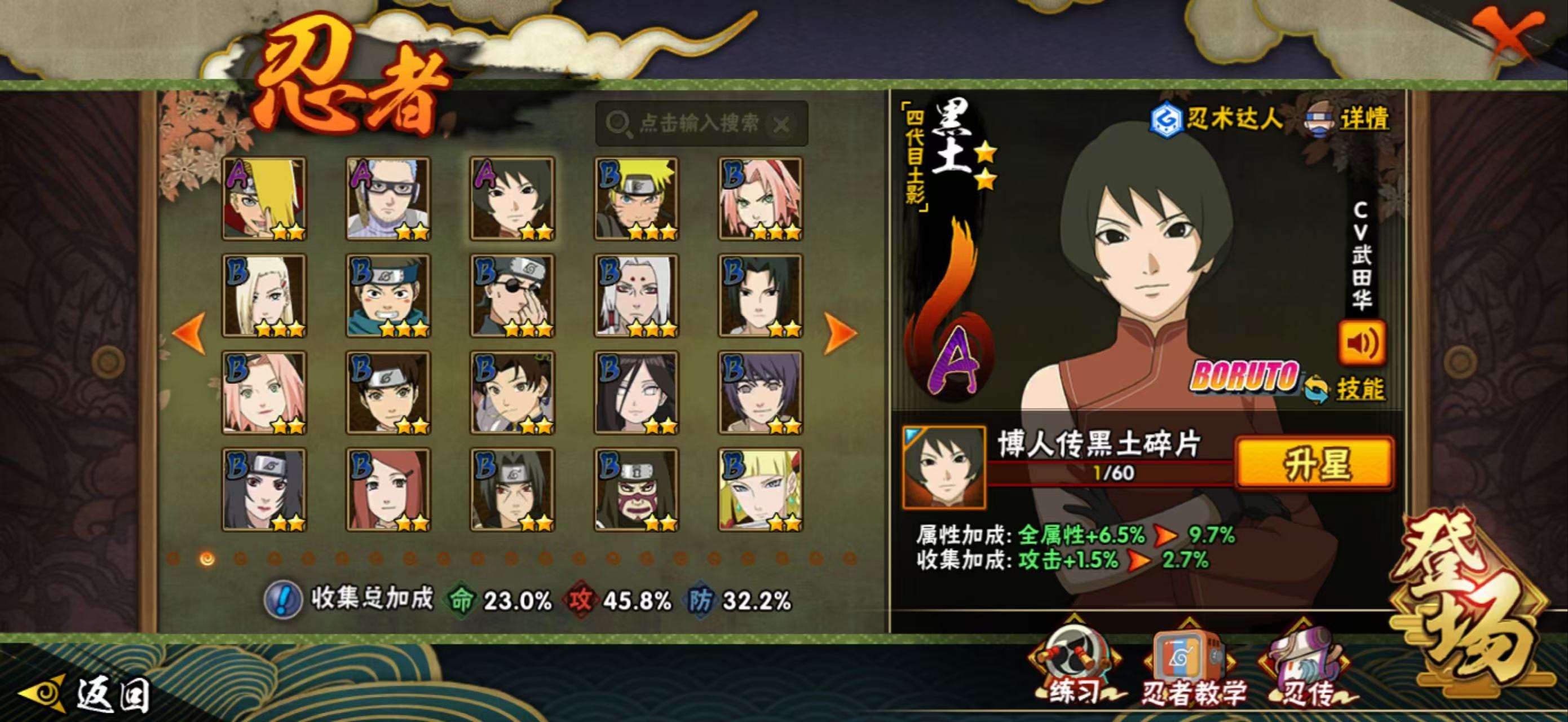Screen dimensions: 1568x722
Task: Open 忍术达人 ninjutsu master info
Action: 1217,118
